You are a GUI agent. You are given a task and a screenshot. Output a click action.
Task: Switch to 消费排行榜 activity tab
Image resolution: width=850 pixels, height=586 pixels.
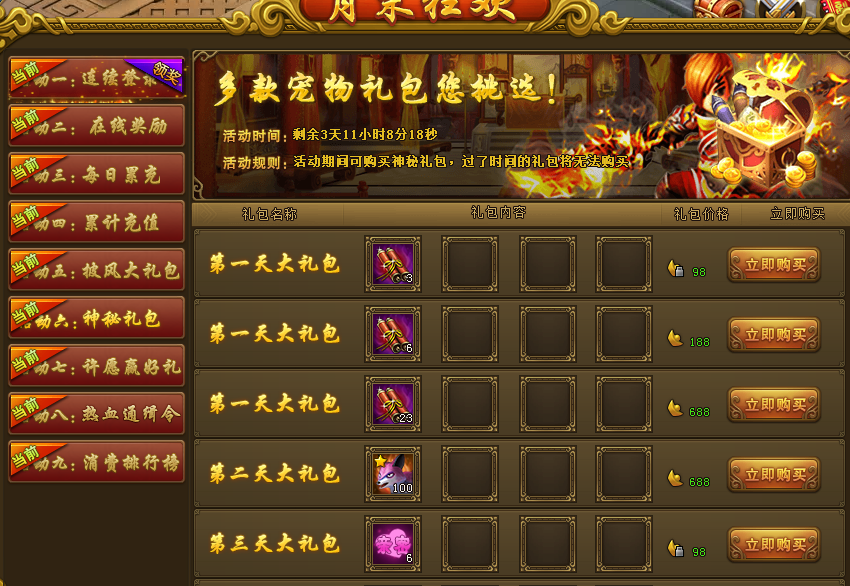pos(97,462)
